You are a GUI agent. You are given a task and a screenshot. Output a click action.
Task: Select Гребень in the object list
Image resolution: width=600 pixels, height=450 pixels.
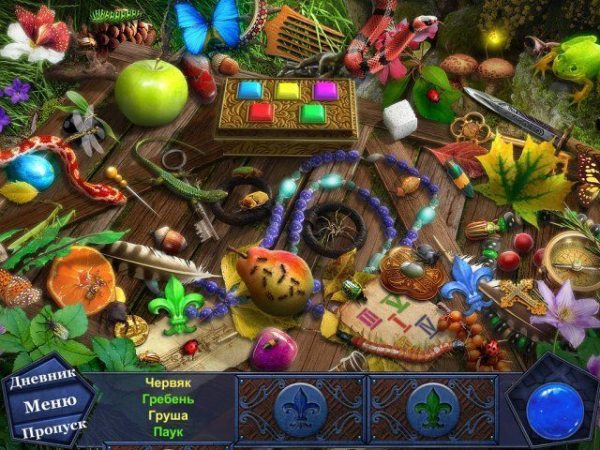tap(168, 399)
